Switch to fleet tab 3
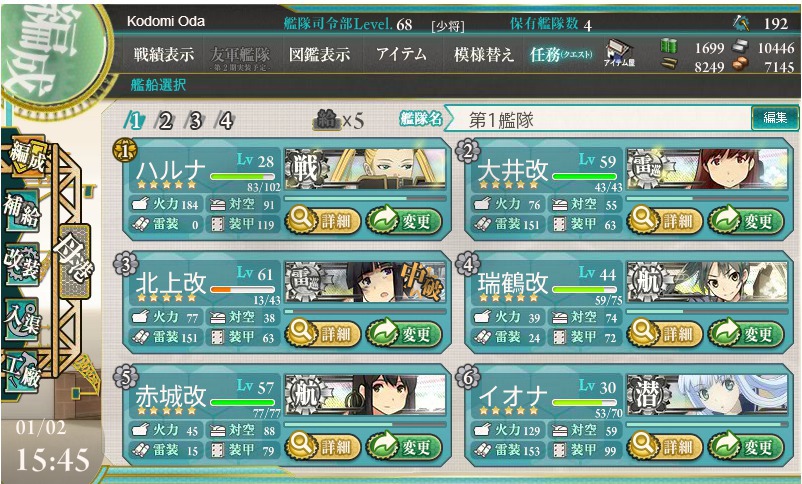This screenshot has height=484, width=802. 196,121
